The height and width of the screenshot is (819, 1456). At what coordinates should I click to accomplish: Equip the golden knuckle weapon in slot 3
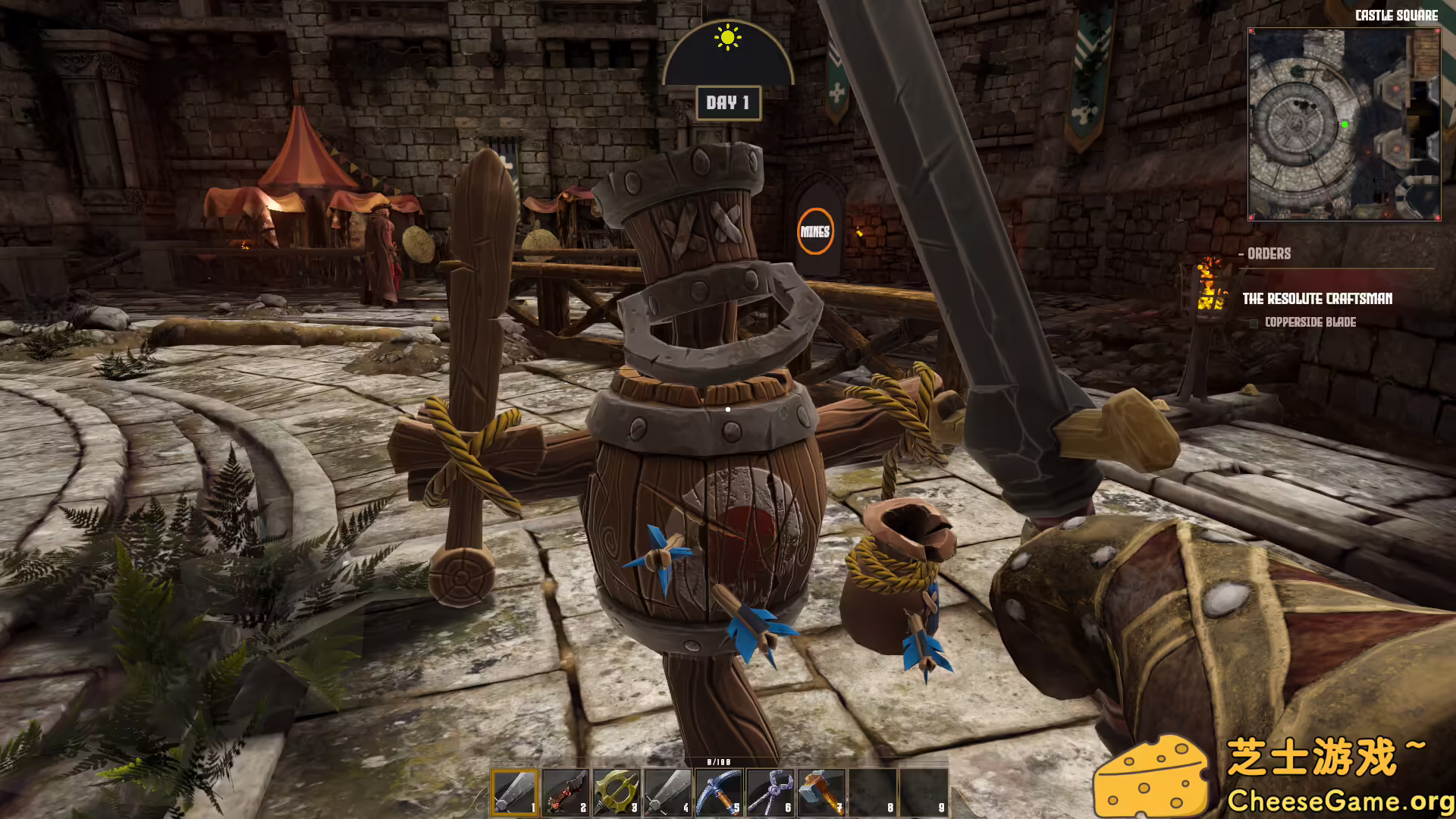616,792
